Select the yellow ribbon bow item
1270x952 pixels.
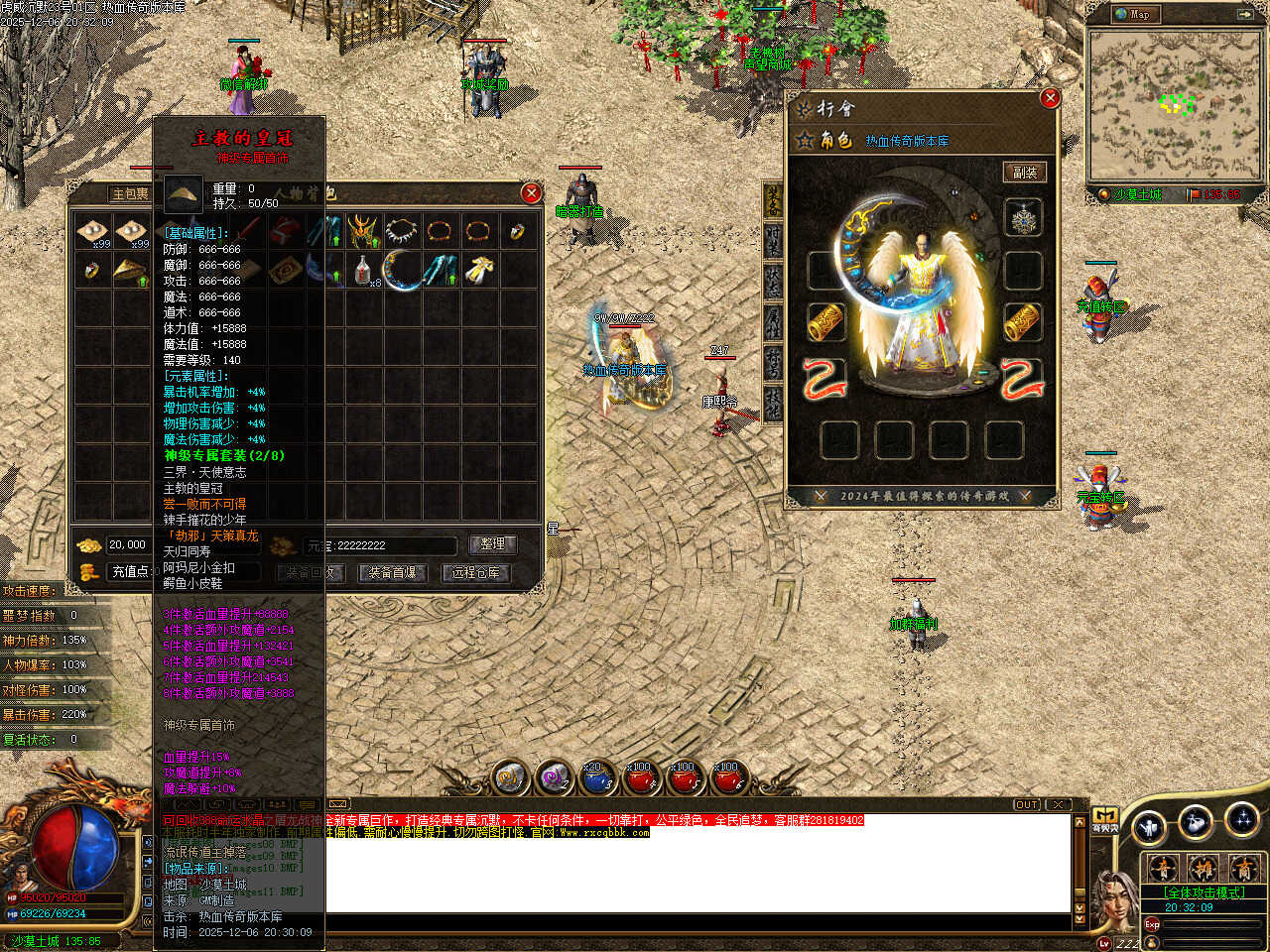[x=479, y=270]
